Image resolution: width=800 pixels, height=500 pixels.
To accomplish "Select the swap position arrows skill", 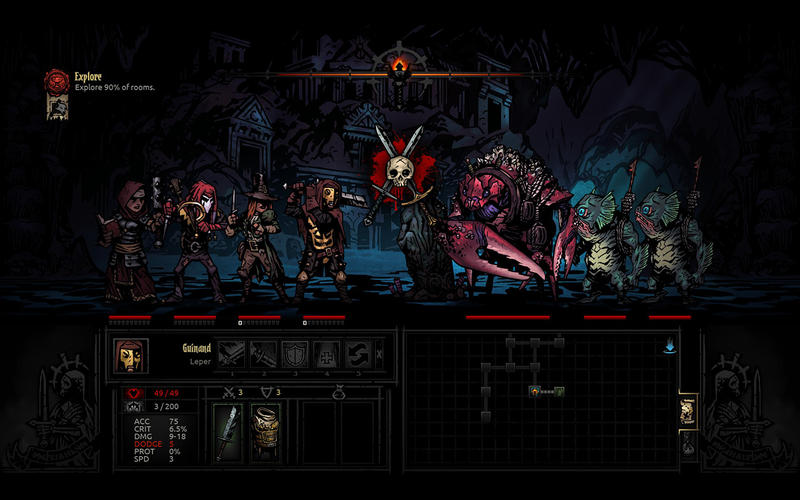I will 358,354.
